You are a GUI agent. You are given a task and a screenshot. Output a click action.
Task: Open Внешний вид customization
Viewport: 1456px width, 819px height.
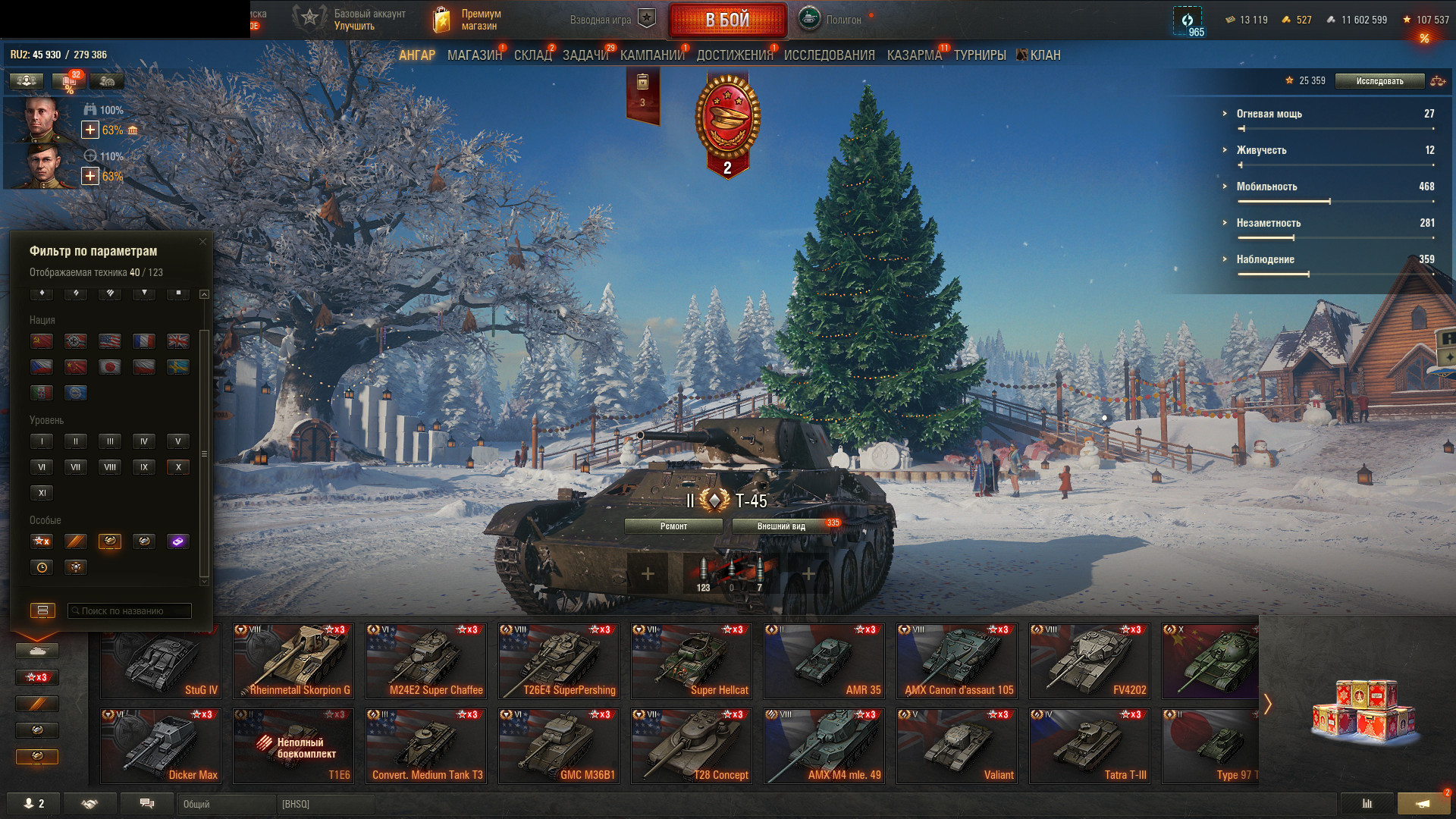point(781,526)
